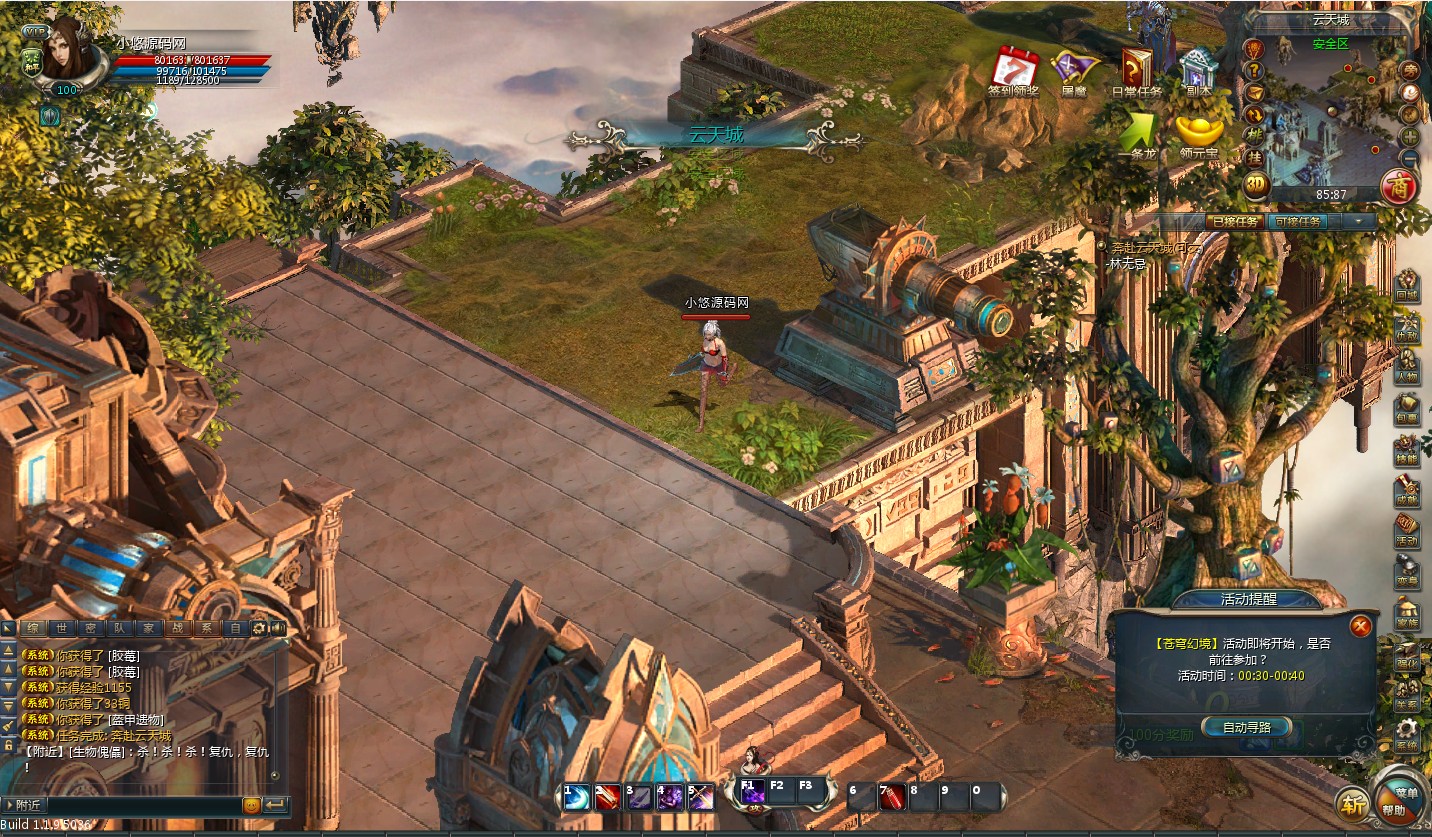Enter the 副本 dungeon menu
Image resolution: width=1432 pixels, height=837 pixels.
[1197, 68]
